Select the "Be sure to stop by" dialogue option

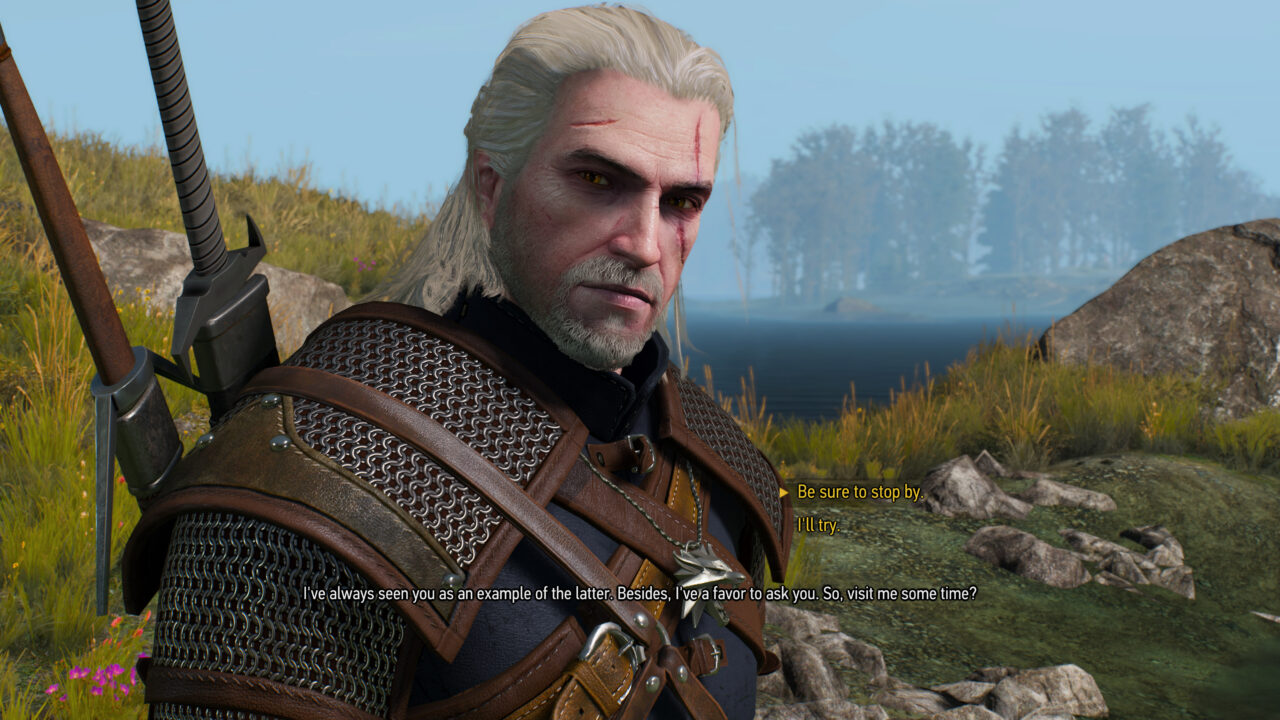[x=860, y=492]
